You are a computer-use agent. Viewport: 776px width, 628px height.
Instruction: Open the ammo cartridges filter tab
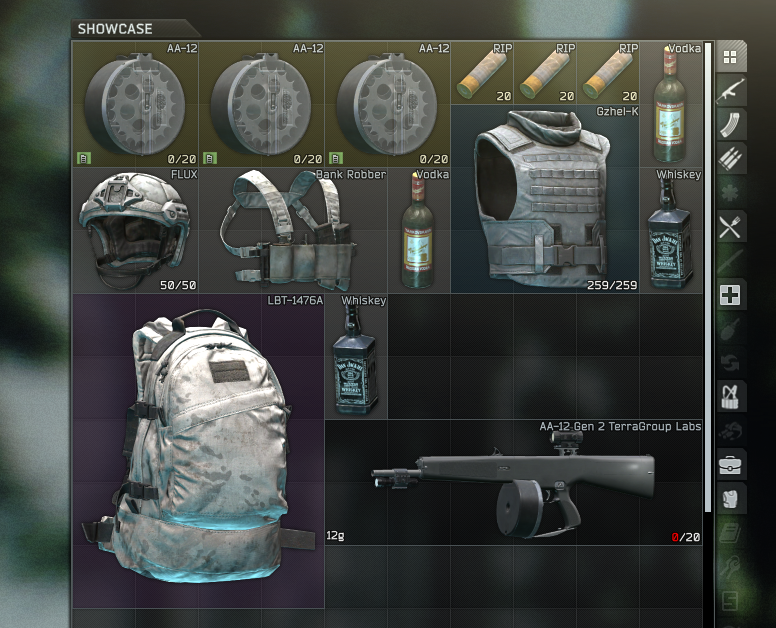coord(730,159)
